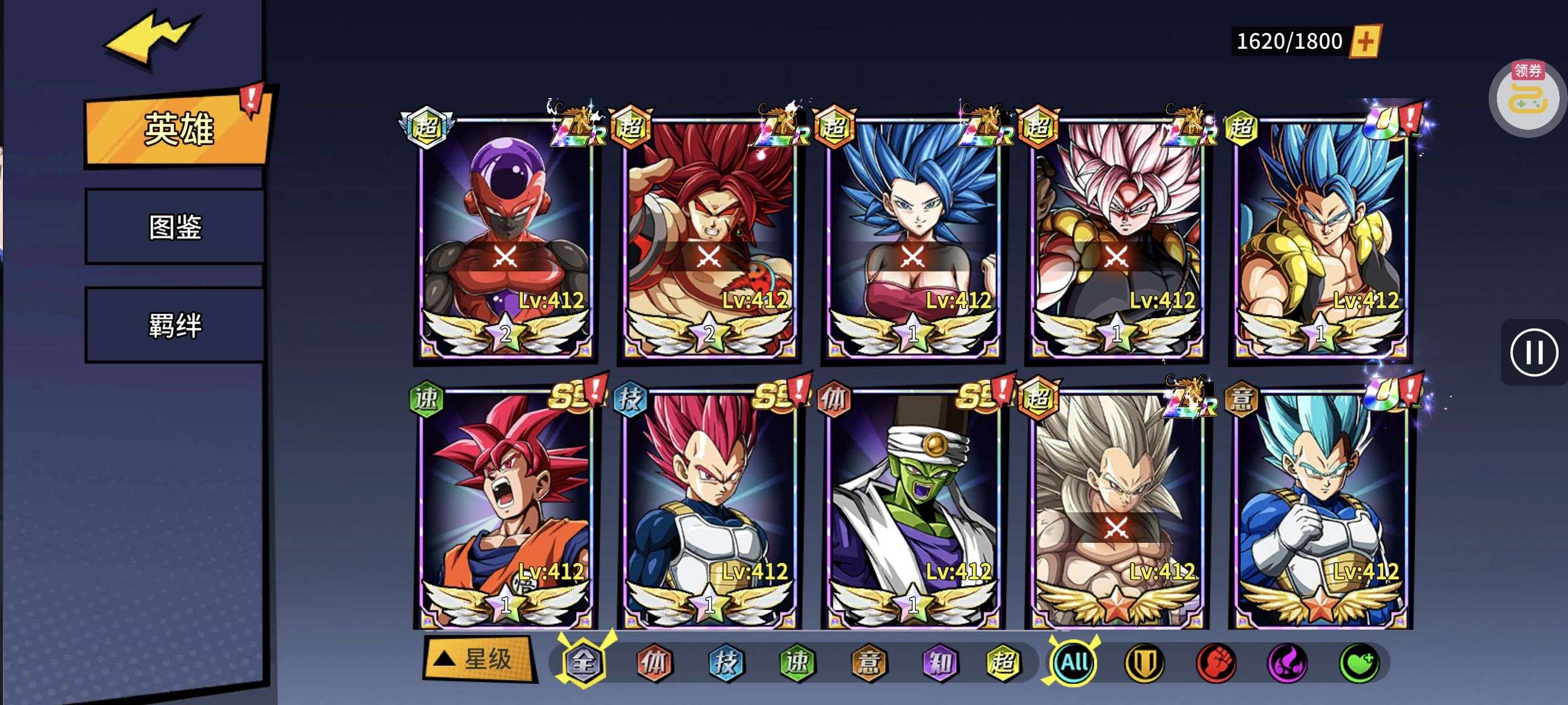Select the green Piccolo hero card
This screenshot has height=705, width=1568.
pos(913,508)
